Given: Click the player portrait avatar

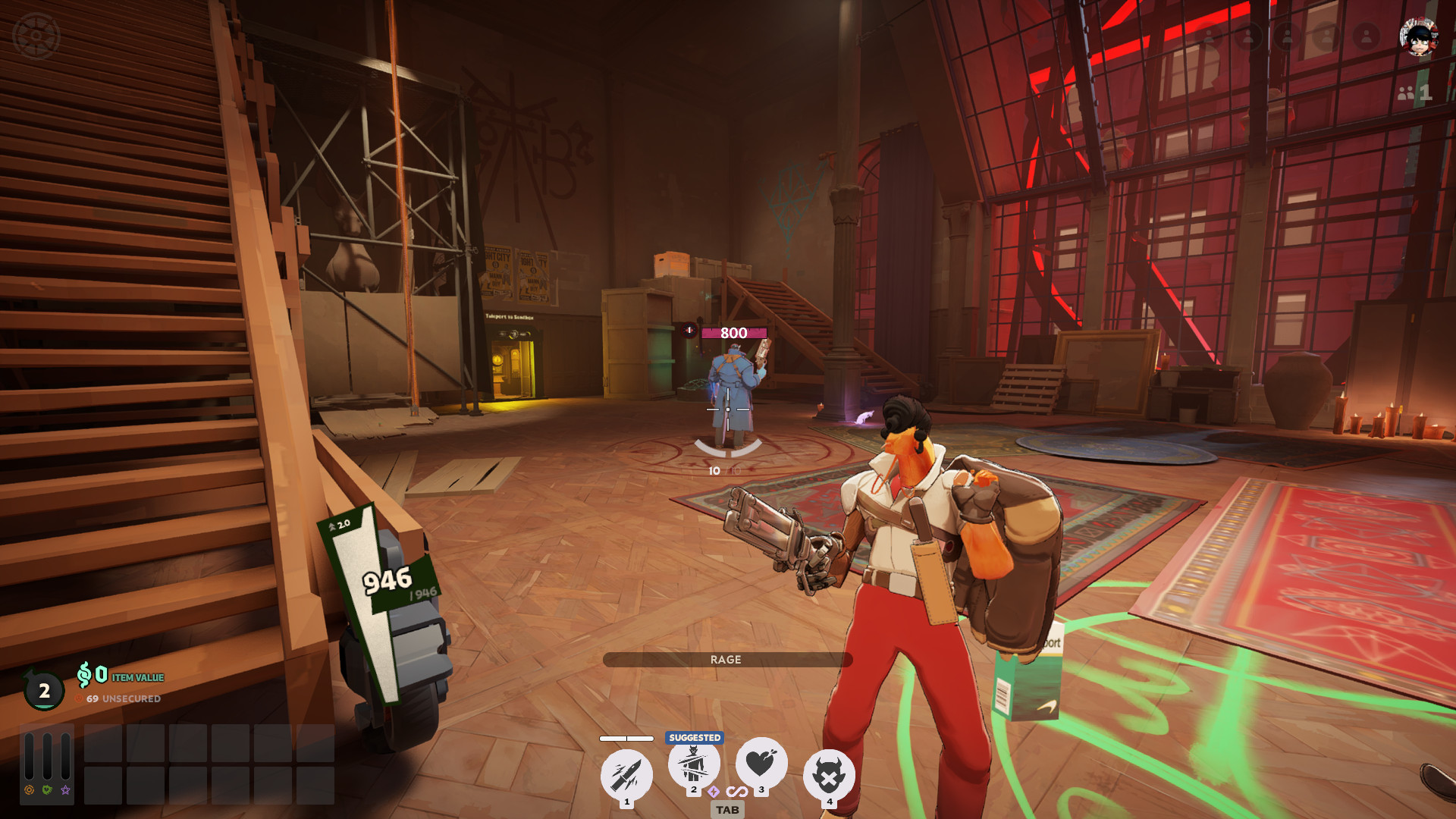Looking at the screenshot, I should [1418, 37].
